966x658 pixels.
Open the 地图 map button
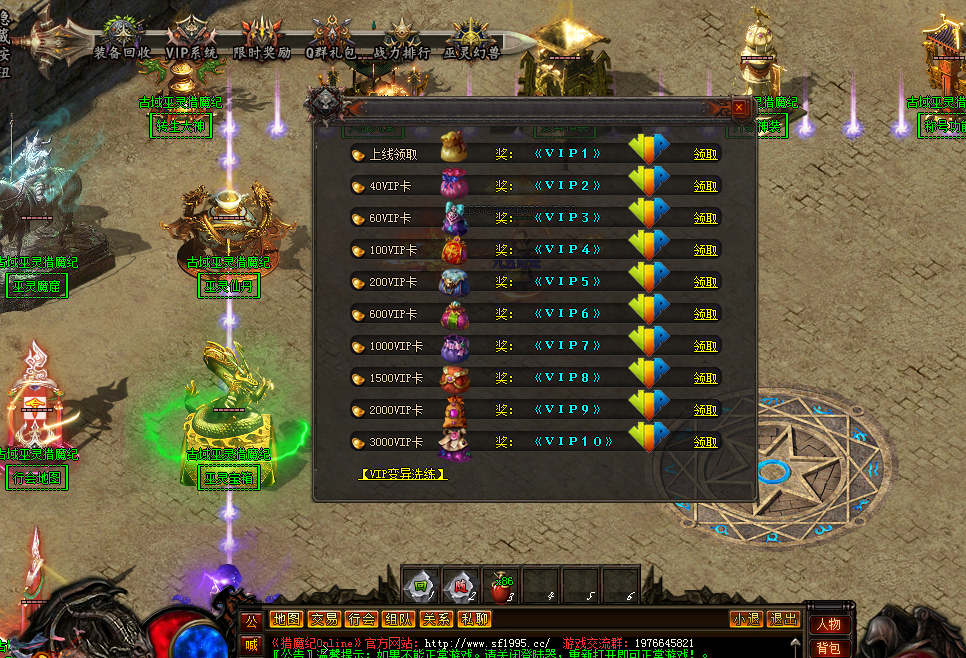pos(287,619)
